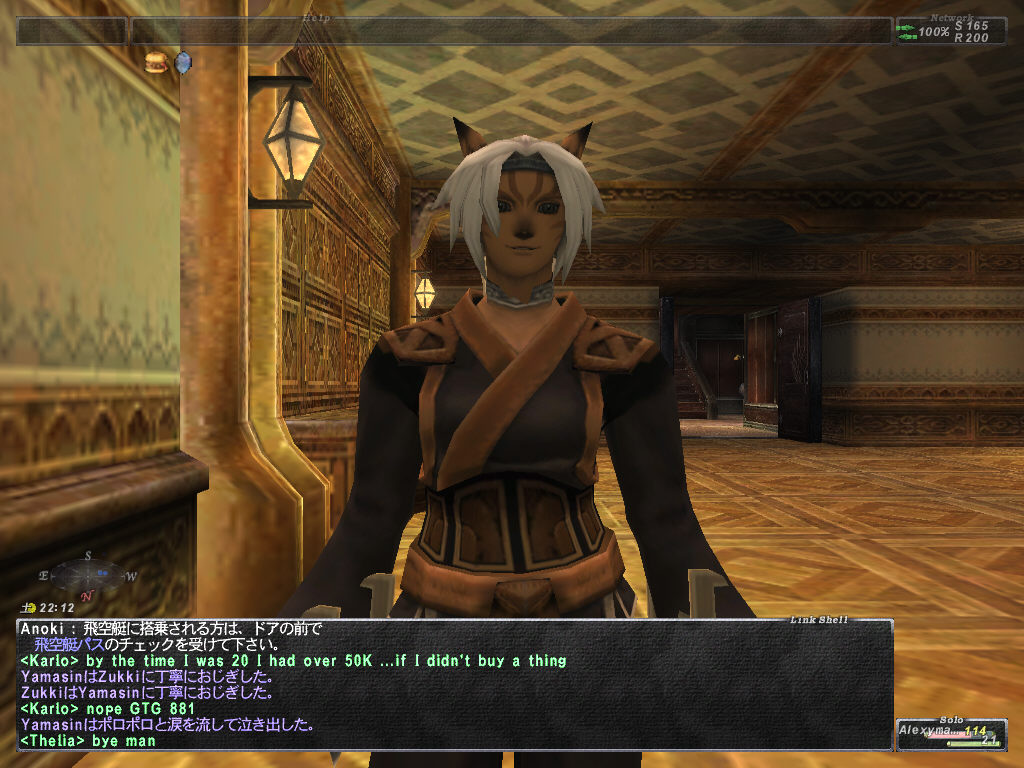Click the Help bar at the top
Viewport: 1024px width, 768px height.
(x=510, y=31)
